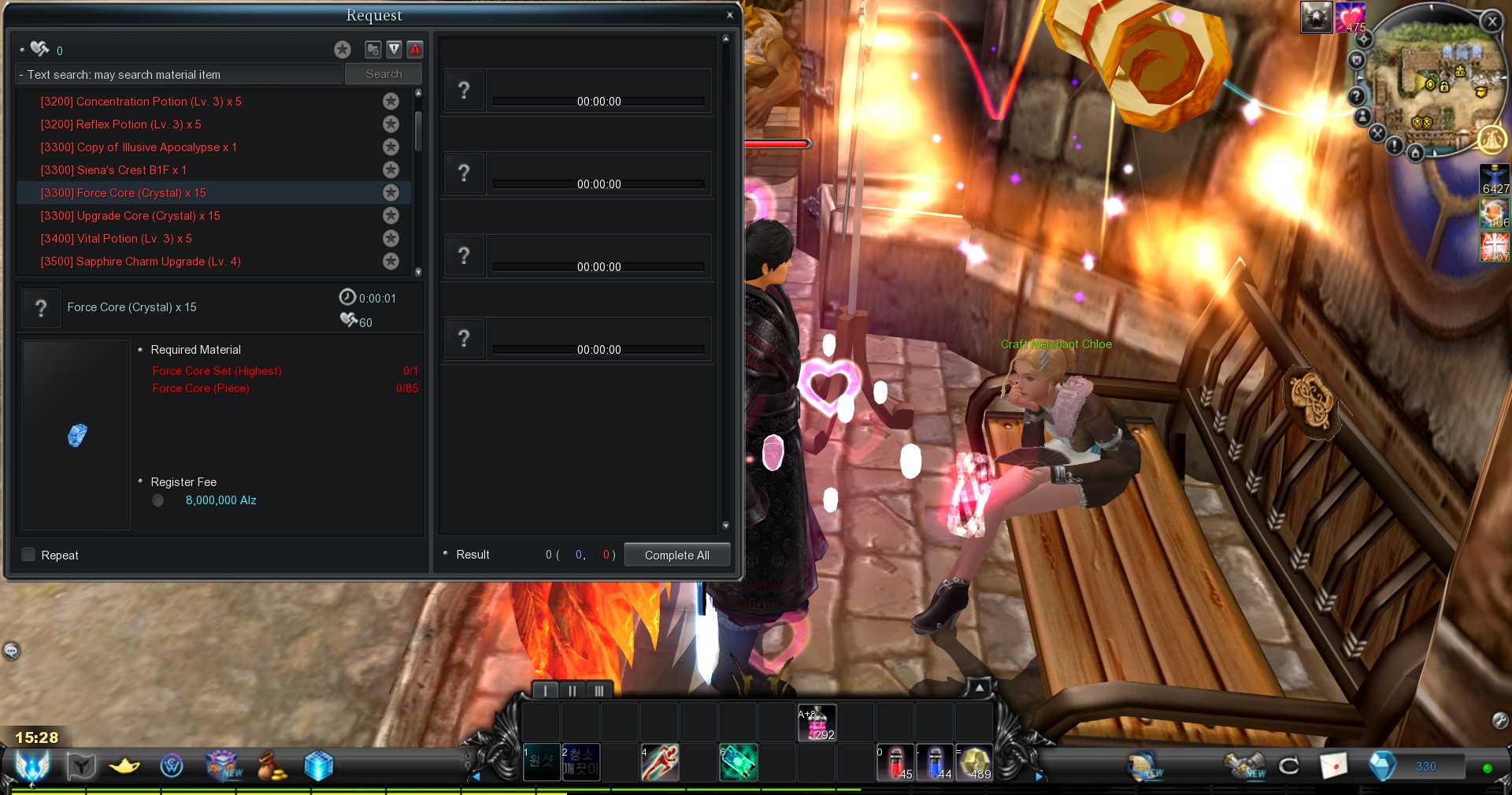This screenshot has width=1512, height=795.
Task: Favorite the Vital Potion recipe star
Action: (x=391, y=239)
